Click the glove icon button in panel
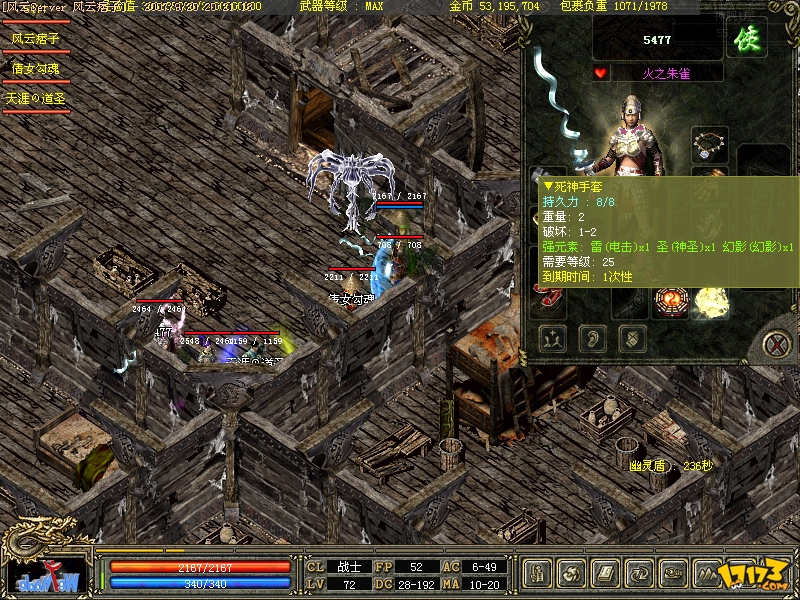 tap(632, 338)
